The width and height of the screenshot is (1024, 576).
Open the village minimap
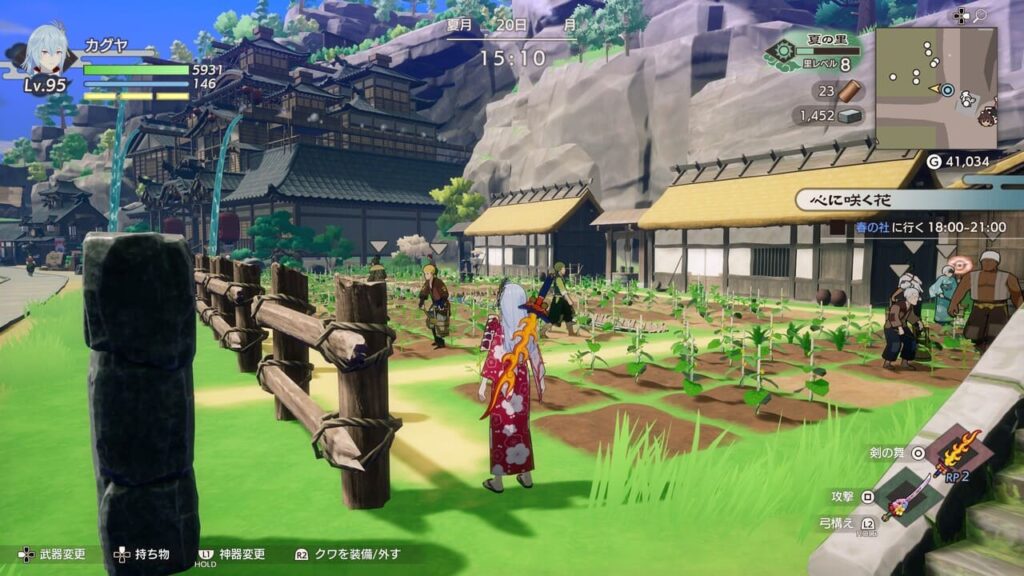point(936,88)
